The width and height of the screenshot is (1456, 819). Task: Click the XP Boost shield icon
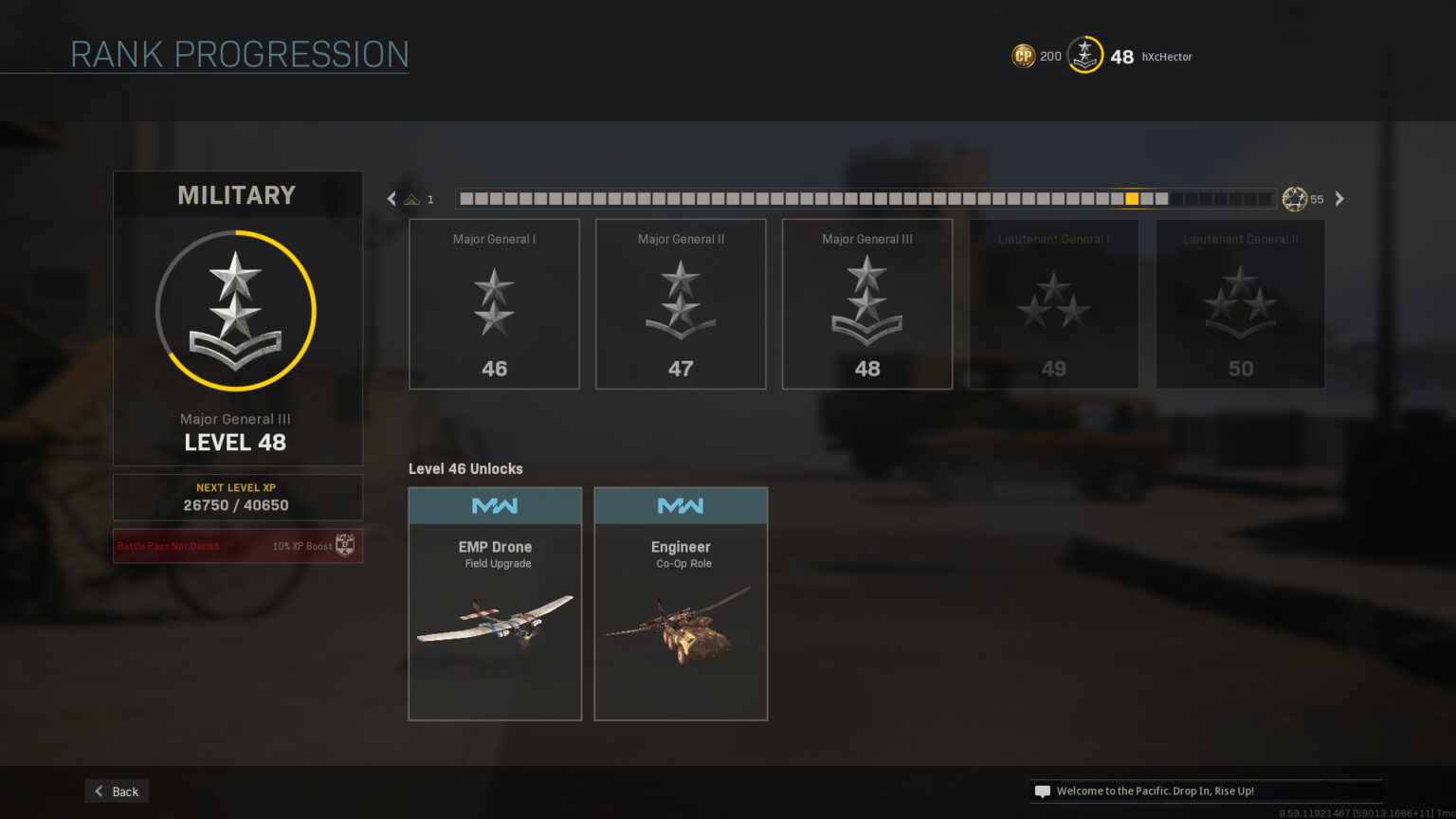pyautogui.click(x=344, y=545)
